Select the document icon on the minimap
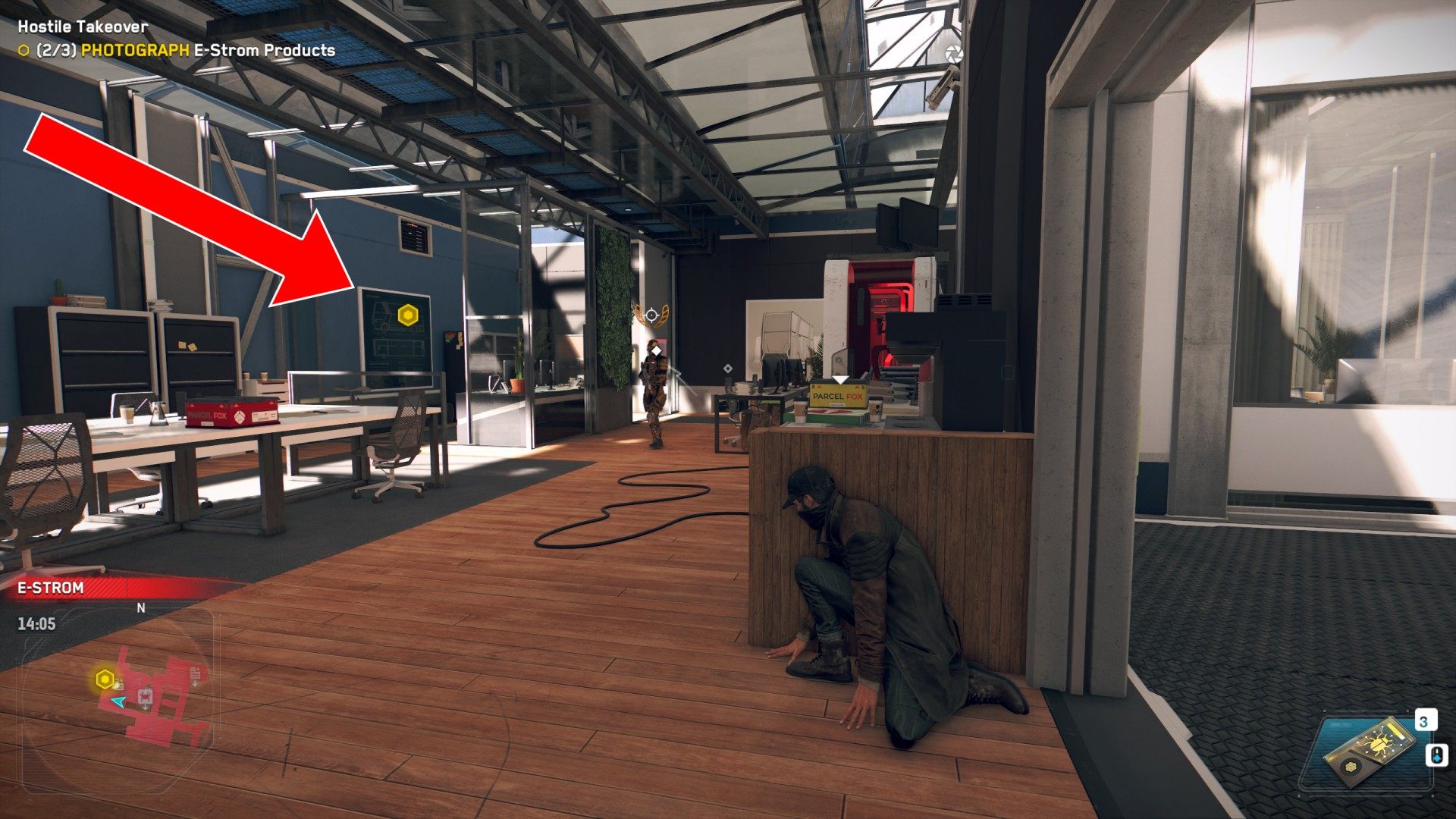Screen dimensions: 1456x819 [x=196, y=673]
